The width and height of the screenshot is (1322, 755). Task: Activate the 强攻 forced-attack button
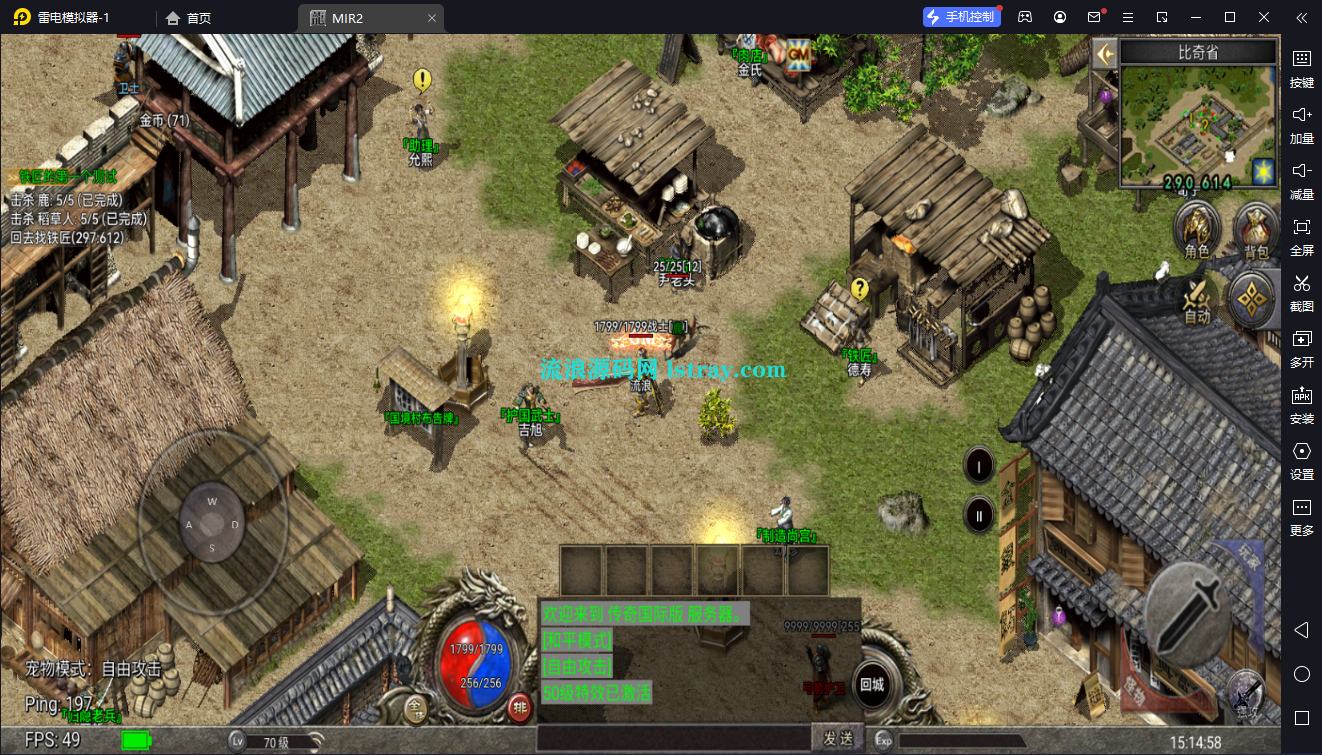point(1246,693)
